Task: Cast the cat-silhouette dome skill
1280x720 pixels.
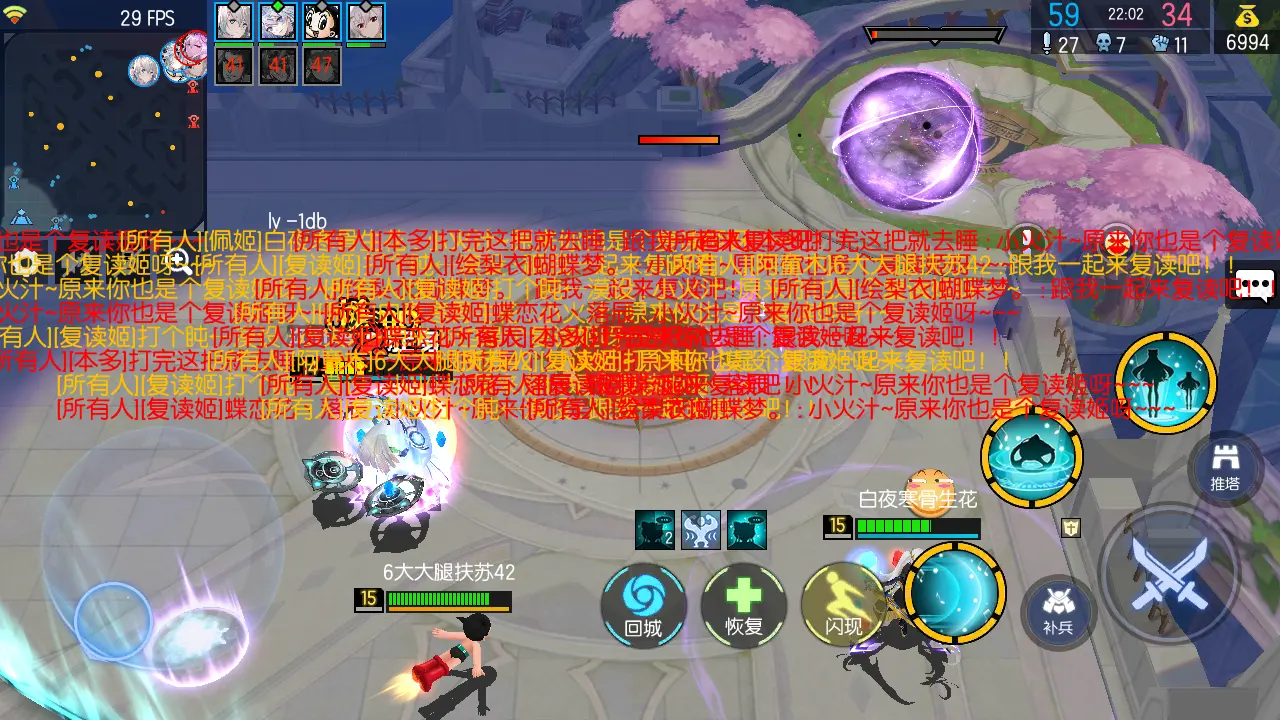Action: pyautogui.click(x=1031, y=457)
